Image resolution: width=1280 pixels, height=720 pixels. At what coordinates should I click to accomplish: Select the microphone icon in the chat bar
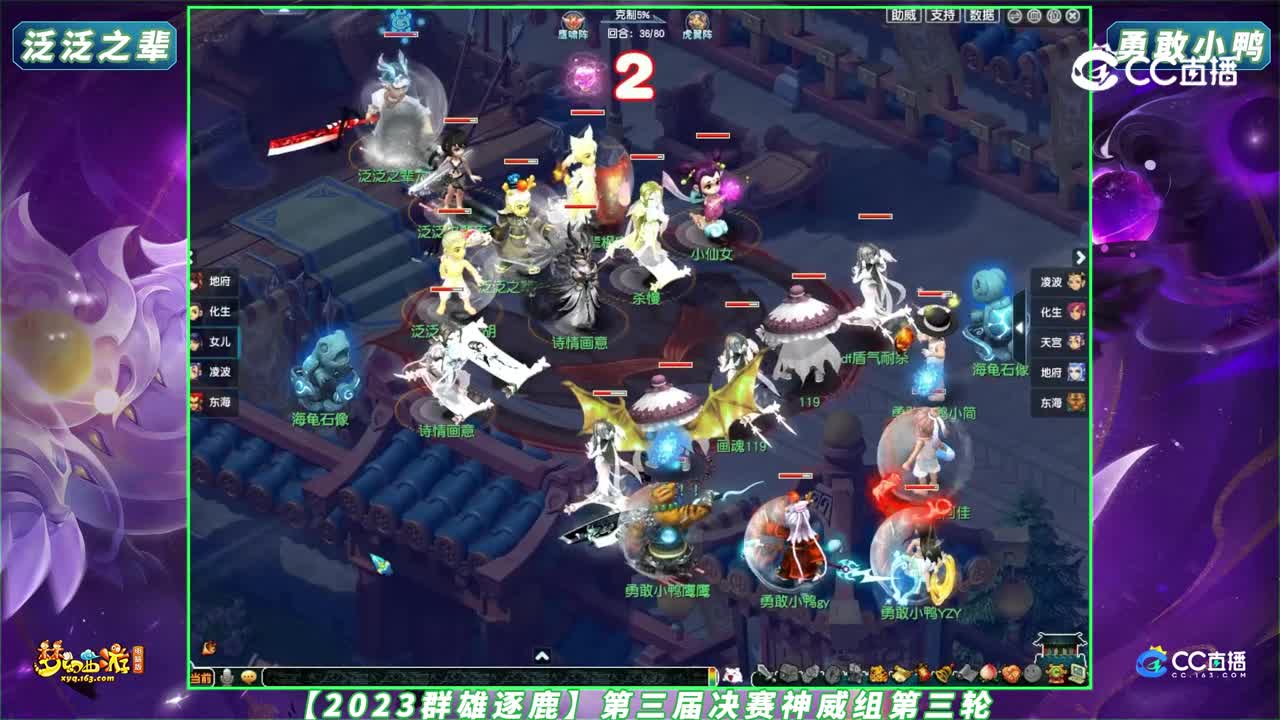(x=225, y=678)
